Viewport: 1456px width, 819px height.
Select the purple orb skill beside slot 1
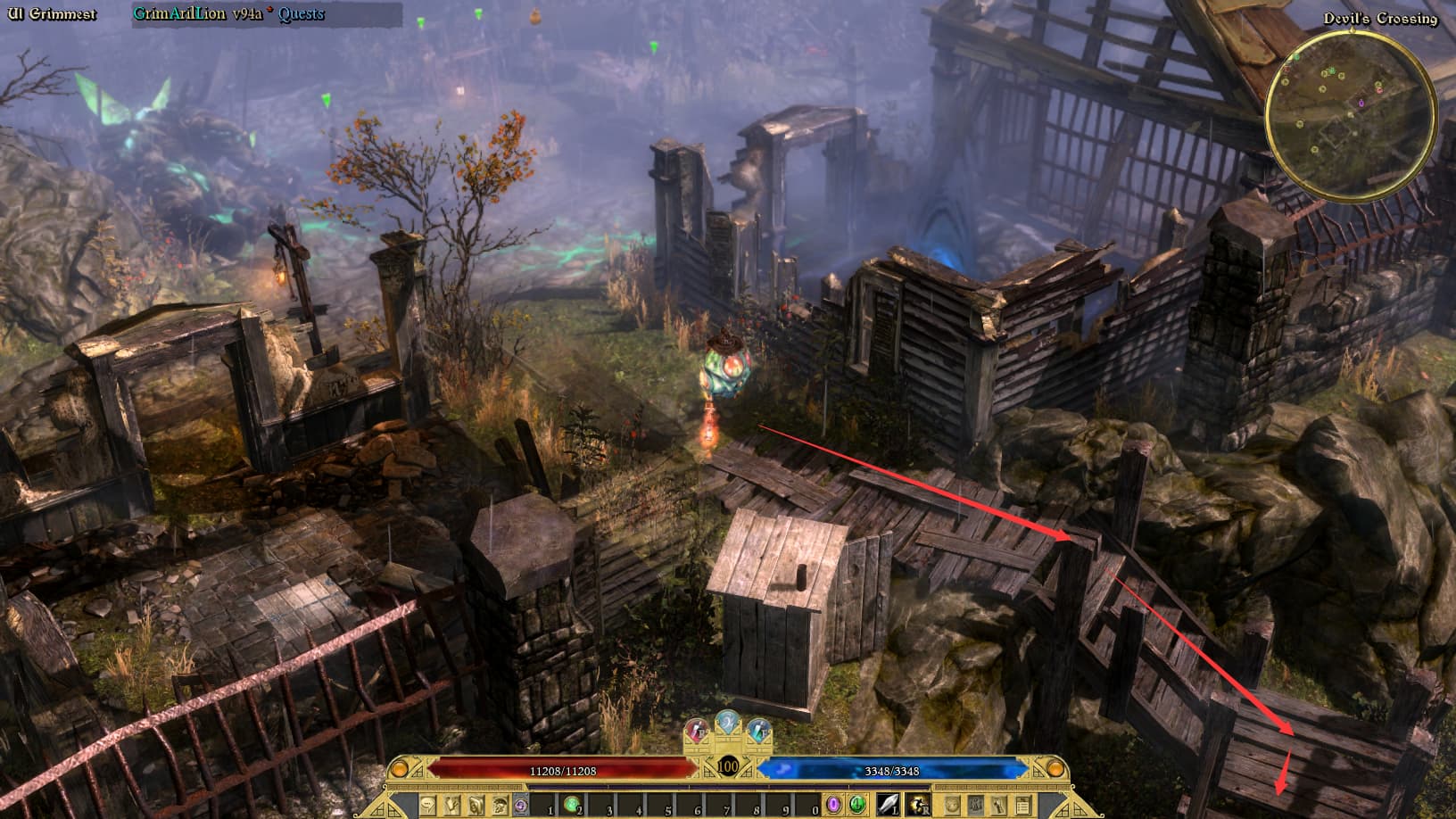tap(520, 805)
